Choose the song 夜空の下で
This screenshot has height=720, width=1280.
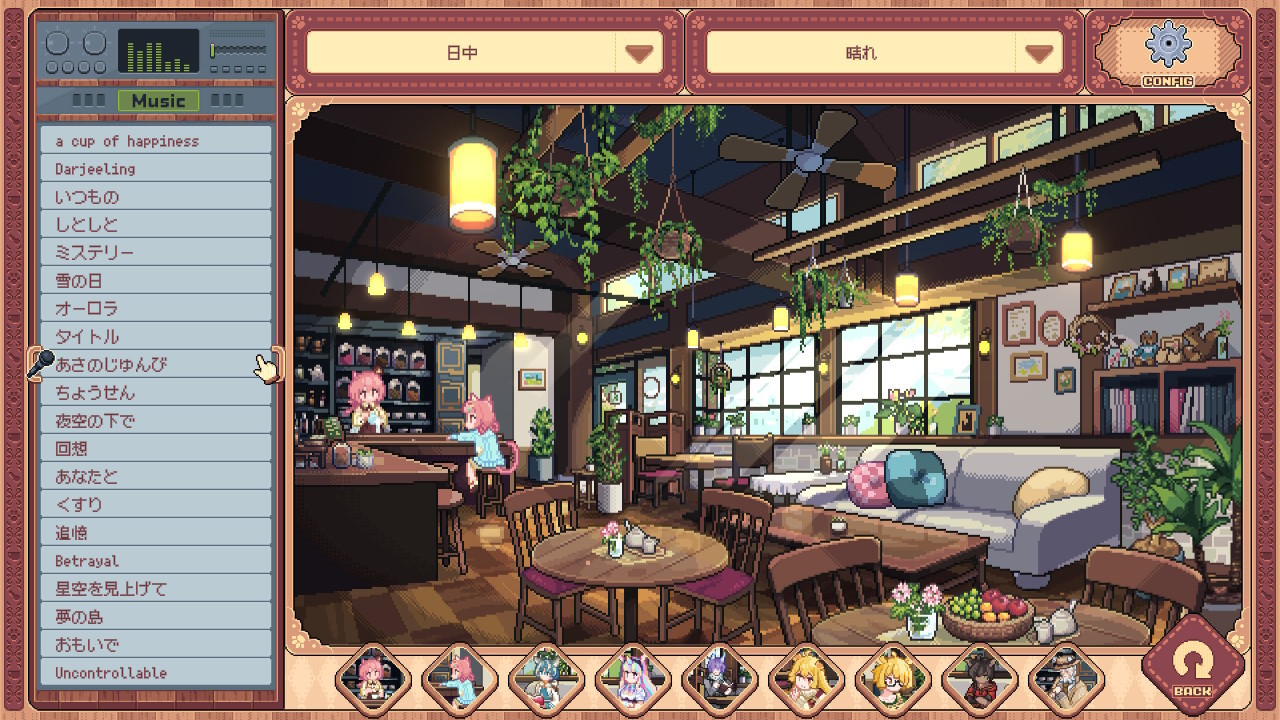coord(156,421)
